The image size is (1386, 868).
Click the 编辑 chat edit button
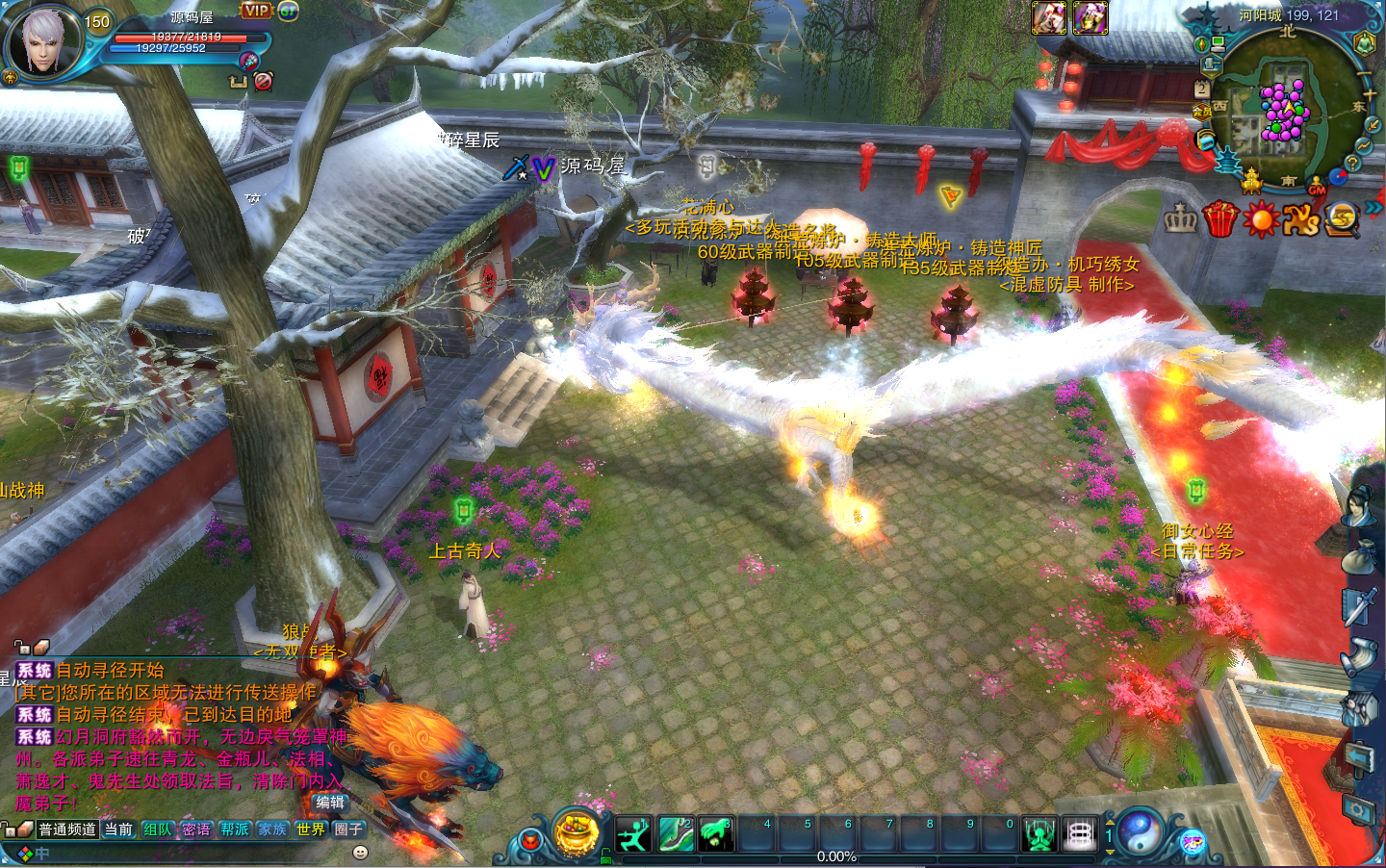tap(329, 803)
